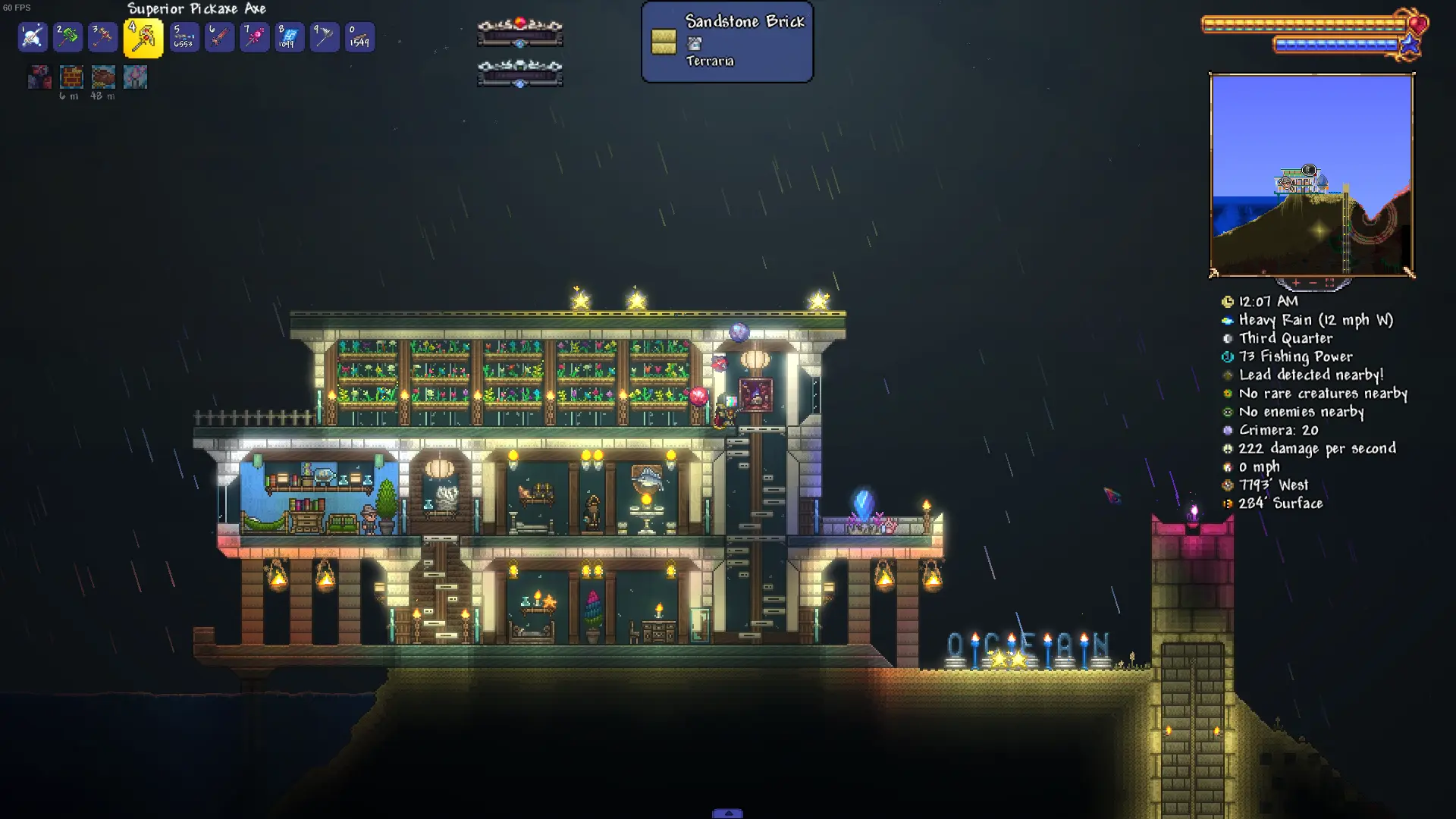Choose the golden hamaxe in slot 3

(102, 36)
